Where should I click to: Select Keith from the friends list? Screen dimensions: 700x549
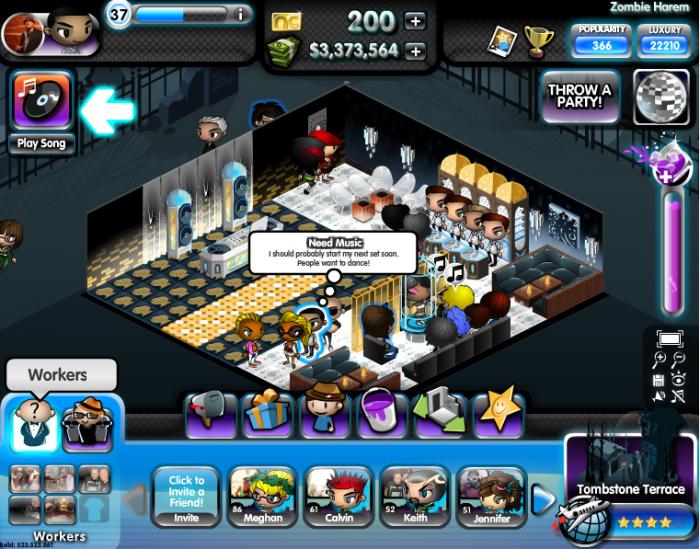(x=415, y=496)
